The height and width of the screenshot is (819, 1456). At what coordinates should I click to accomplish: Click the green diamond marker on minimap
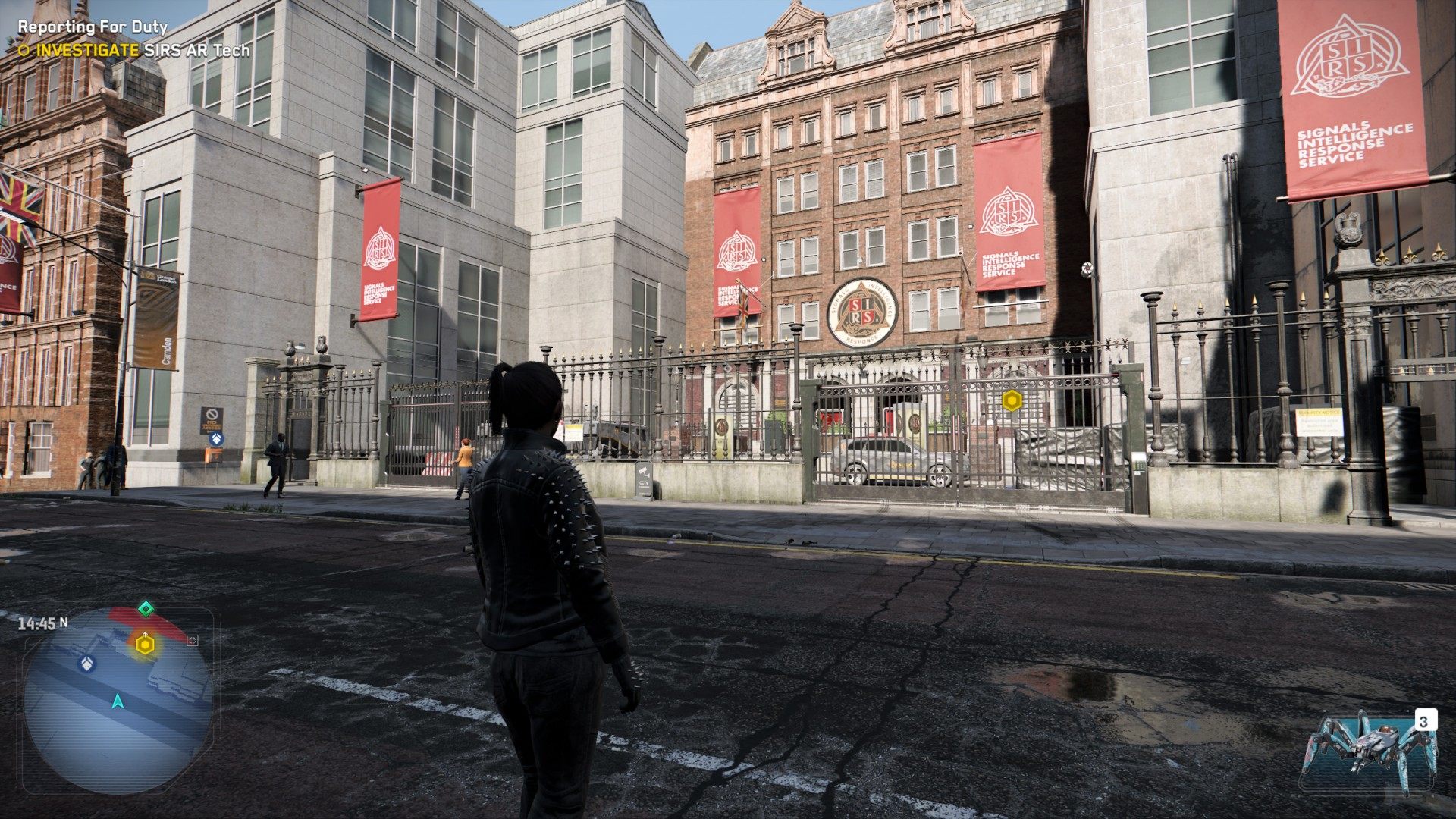[146, 608]
